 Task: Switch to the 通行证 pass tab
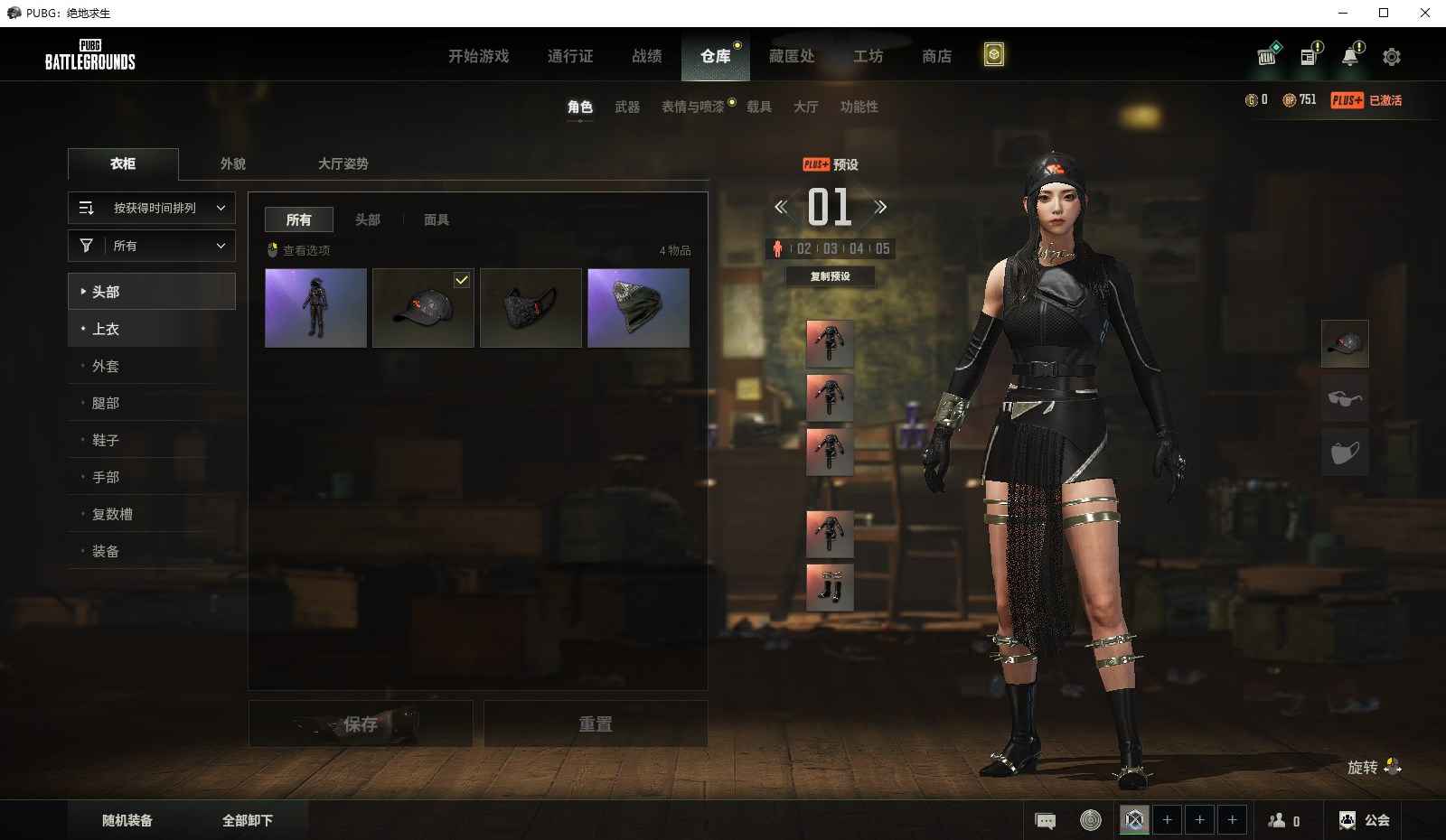pyautogui.click(x=570, y=56)
